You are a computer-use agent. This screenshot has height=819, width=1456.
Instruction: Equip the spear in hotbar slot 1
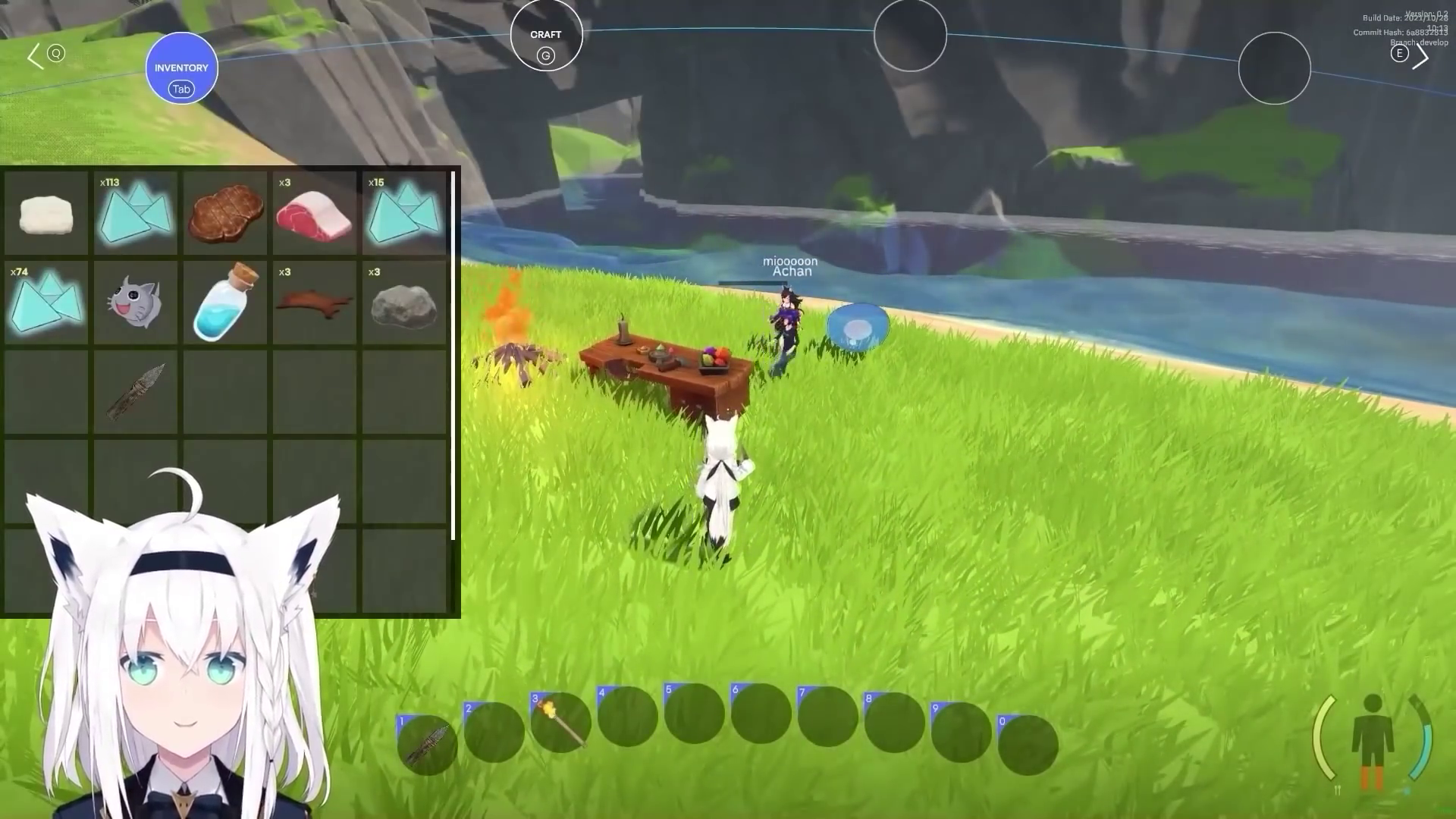(428, 744)
